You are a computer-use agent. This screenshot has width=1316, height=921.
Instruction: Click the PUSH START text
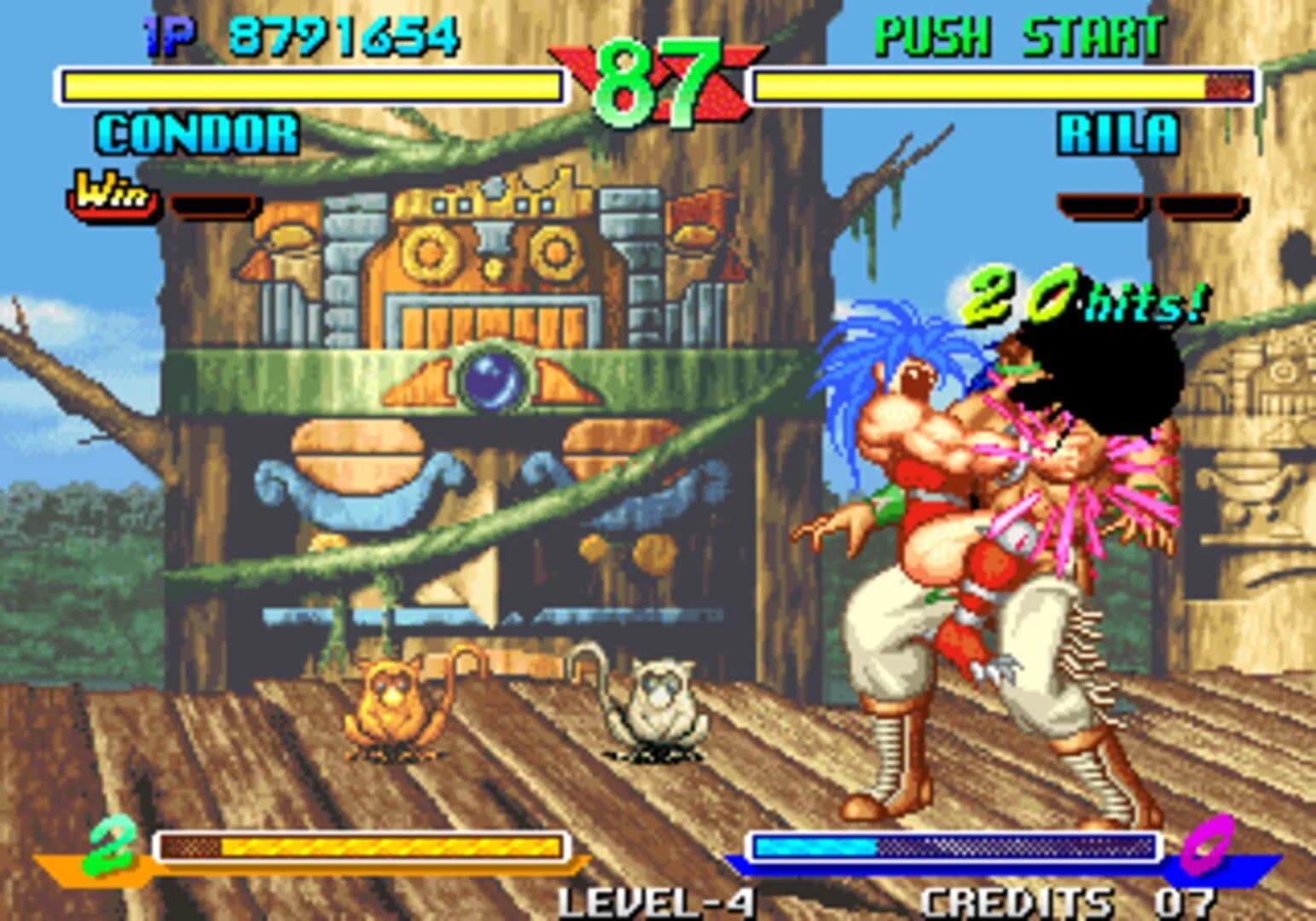pos(1019,32)
